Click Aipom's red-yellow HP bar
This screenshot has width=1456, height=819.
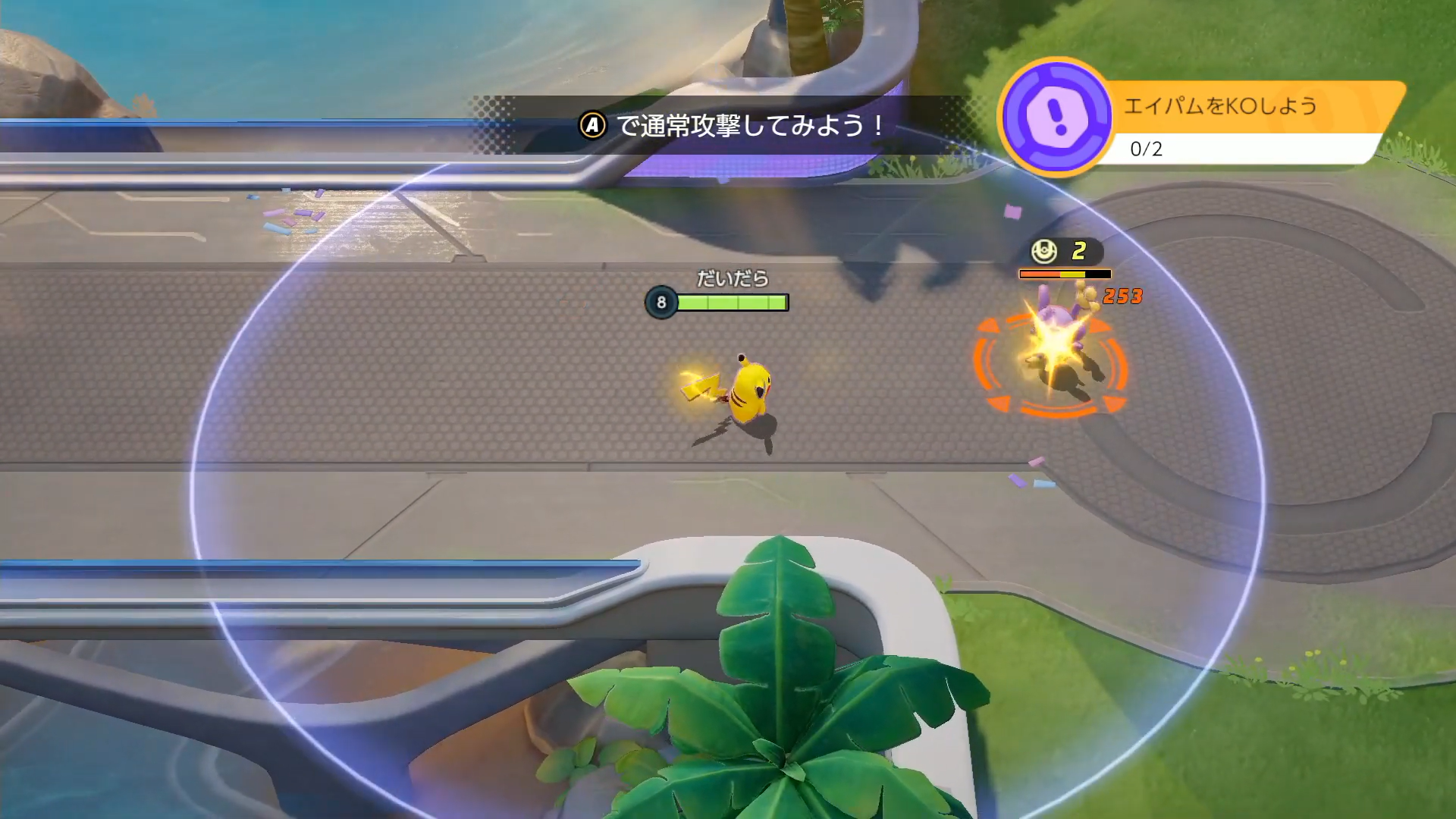[1065, 273]
